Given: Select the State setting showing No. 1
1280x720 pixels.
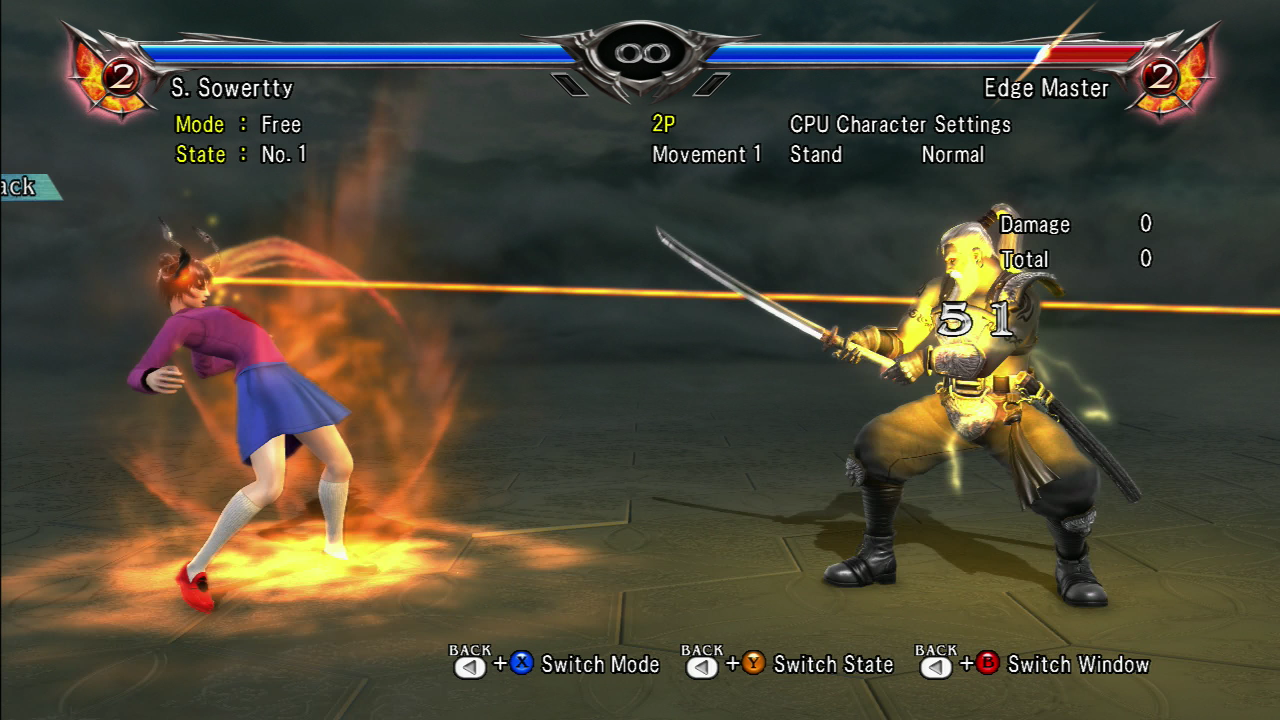Looking at the screenshot, I should point(283,155).
